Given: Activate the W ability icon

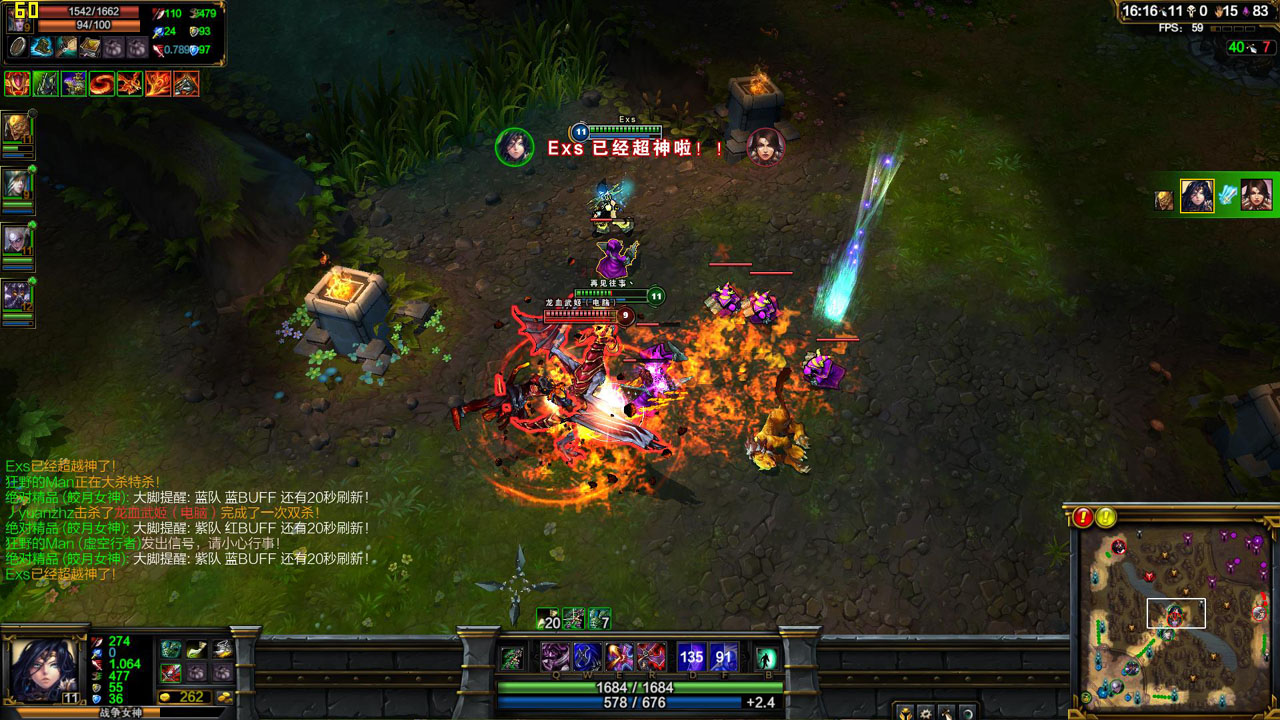Looking at the screenshot, I should 587,657.
